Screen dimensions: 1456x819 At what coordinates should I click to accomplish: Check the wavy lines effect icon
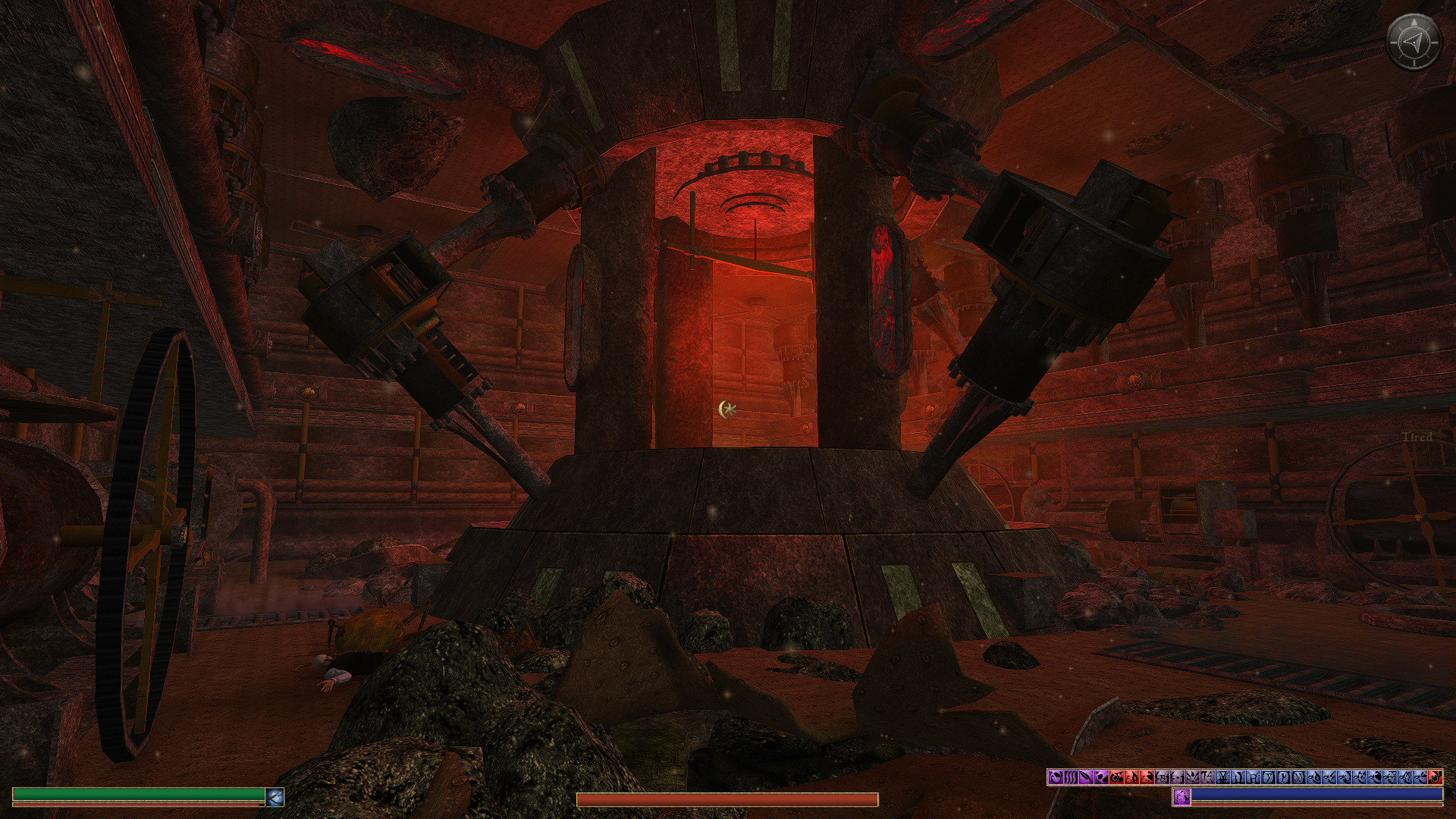tap(1071, 777)
